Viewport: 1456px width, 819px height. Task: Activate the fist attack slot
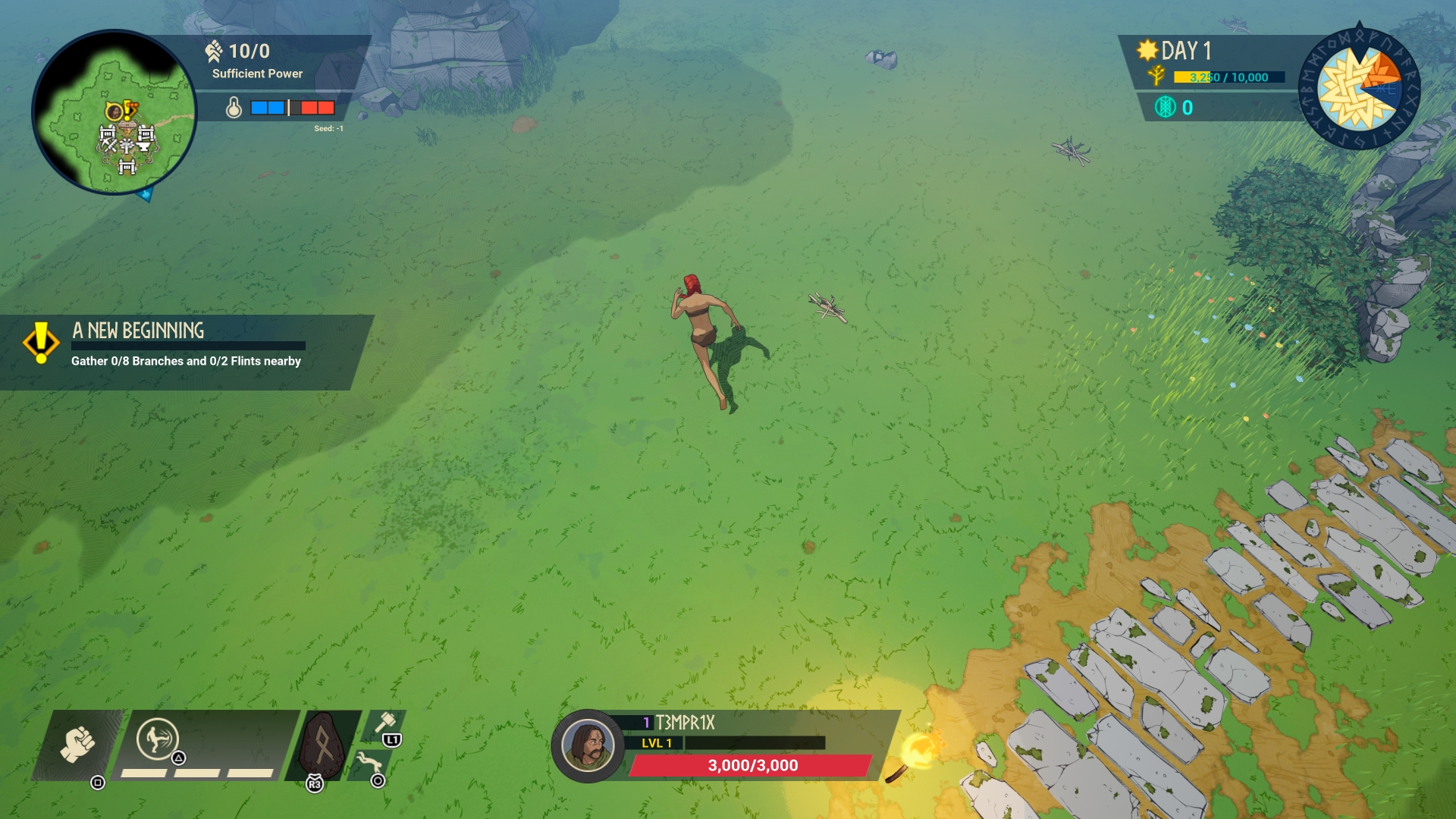tap(77, 744)
